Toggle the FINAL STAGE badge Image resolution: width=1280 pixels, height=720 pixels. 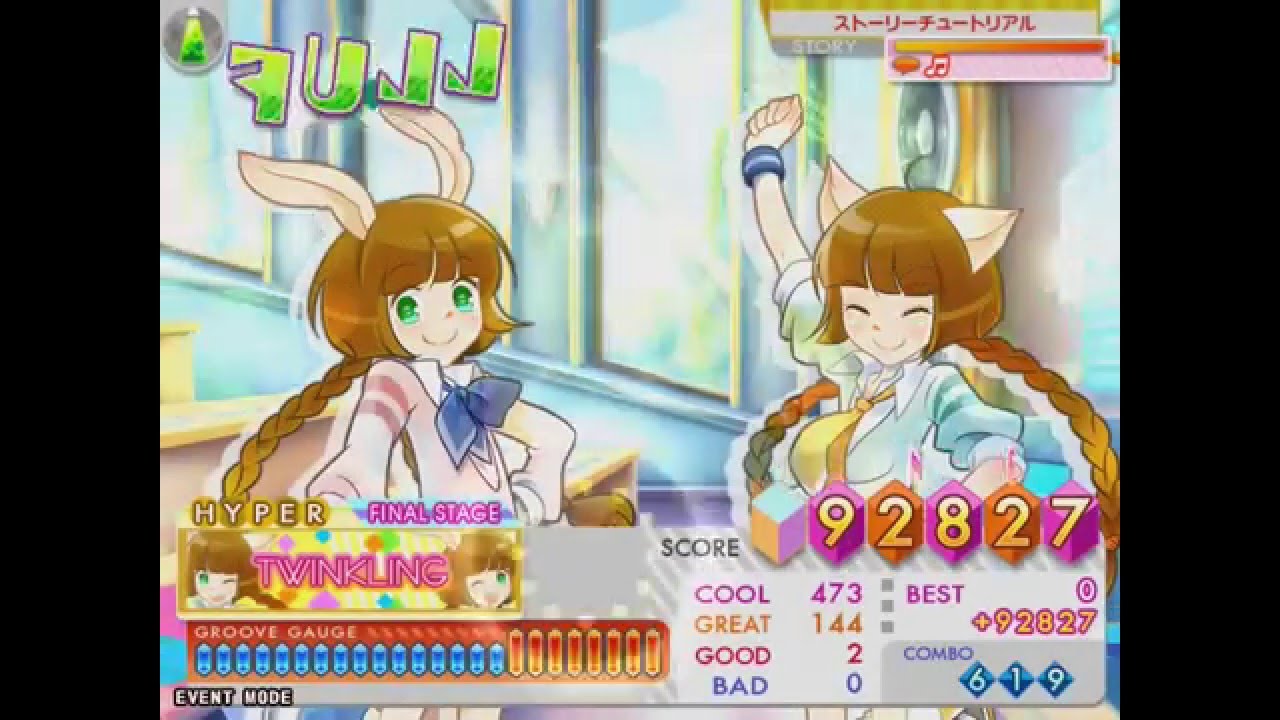pyautogui.click(x=432, y=512)
